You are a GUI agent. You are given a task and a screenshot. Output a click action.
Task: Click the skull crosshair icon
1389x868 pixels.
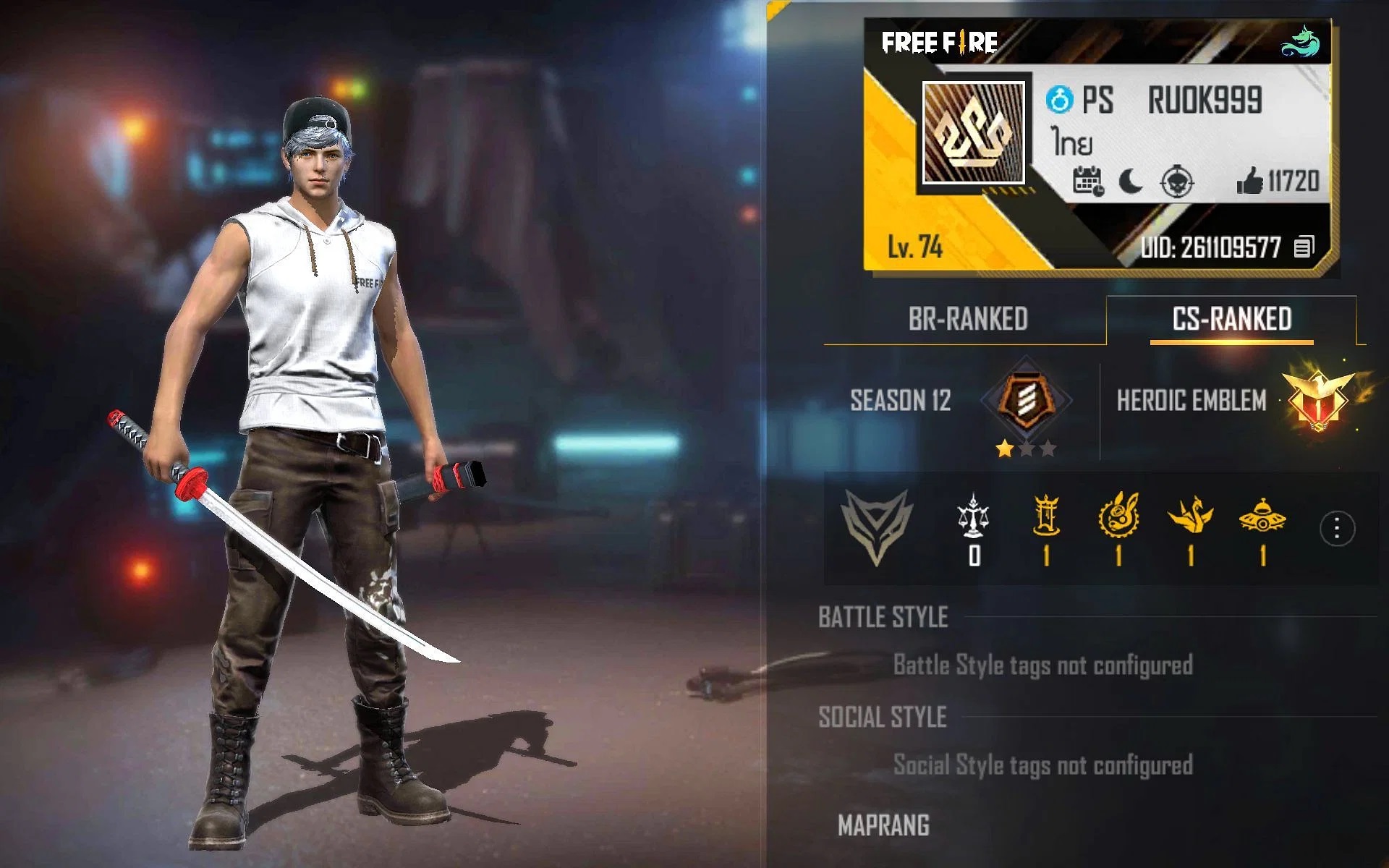click(x=1177, y=182)
